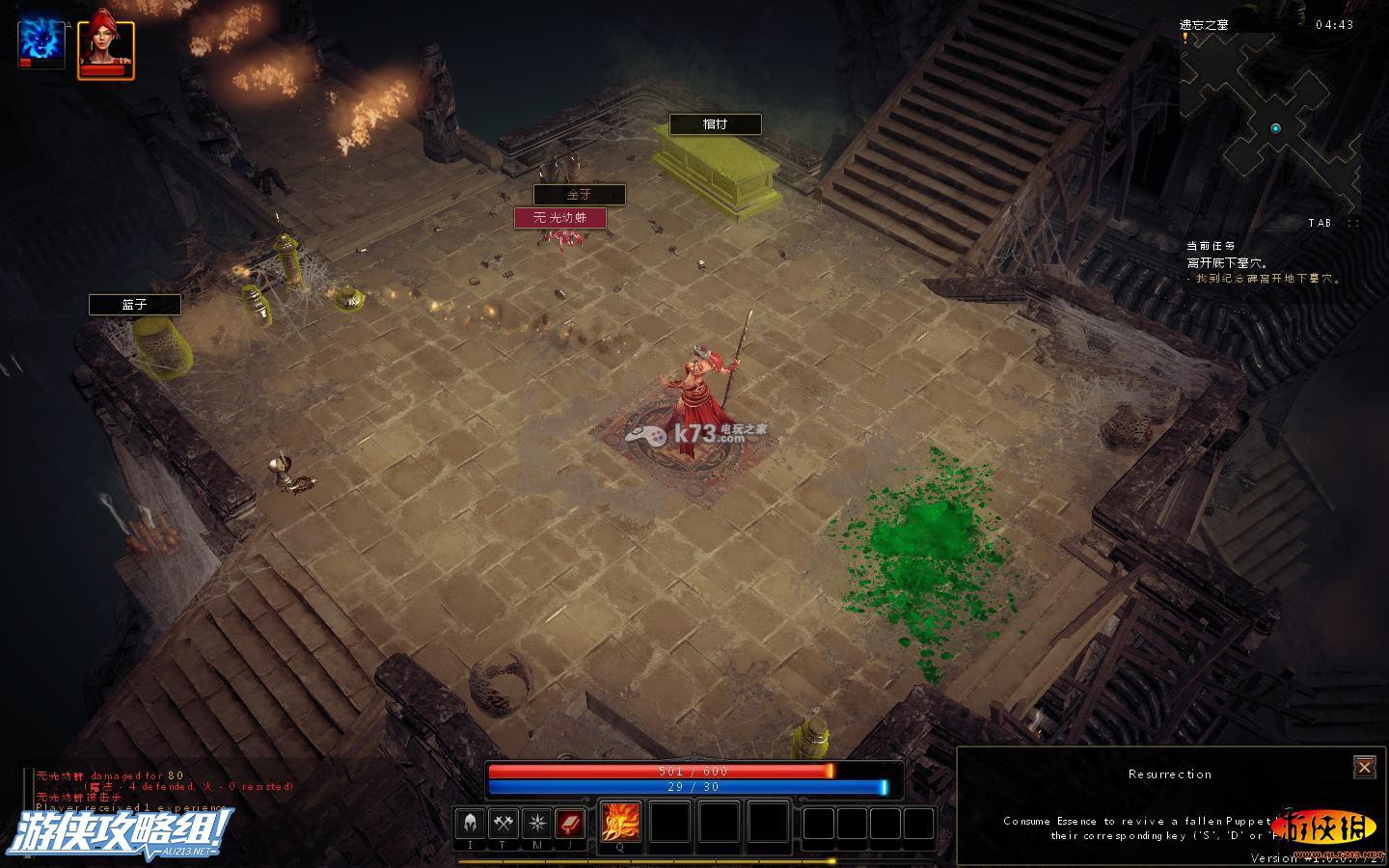Select the blue flame puppet portrait
This screenshot has height=868, width=1389.
(x=41, y=45)
